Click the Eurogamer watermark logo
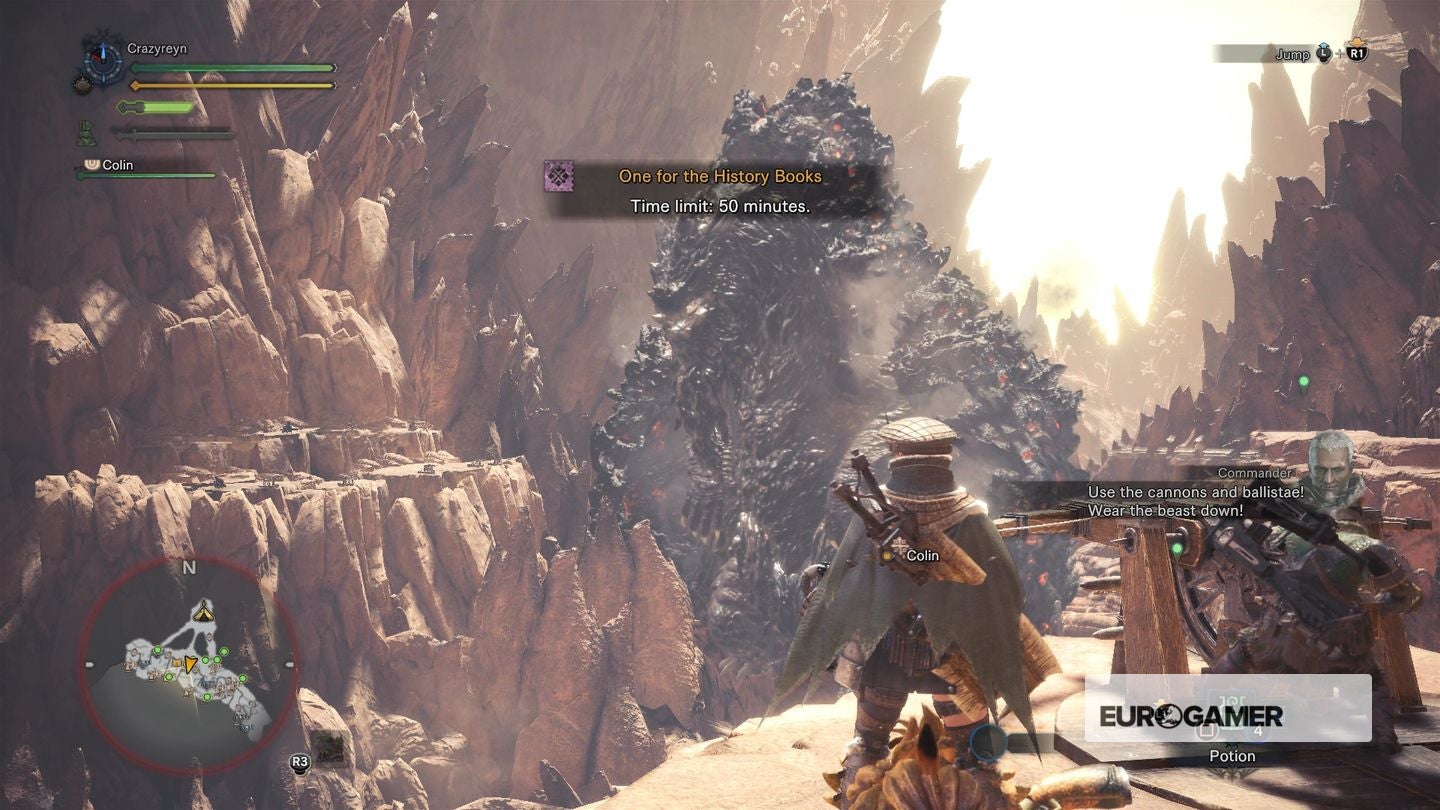Image resolution: width=1440 pixels, height=810 pixels. point(1191,715)
